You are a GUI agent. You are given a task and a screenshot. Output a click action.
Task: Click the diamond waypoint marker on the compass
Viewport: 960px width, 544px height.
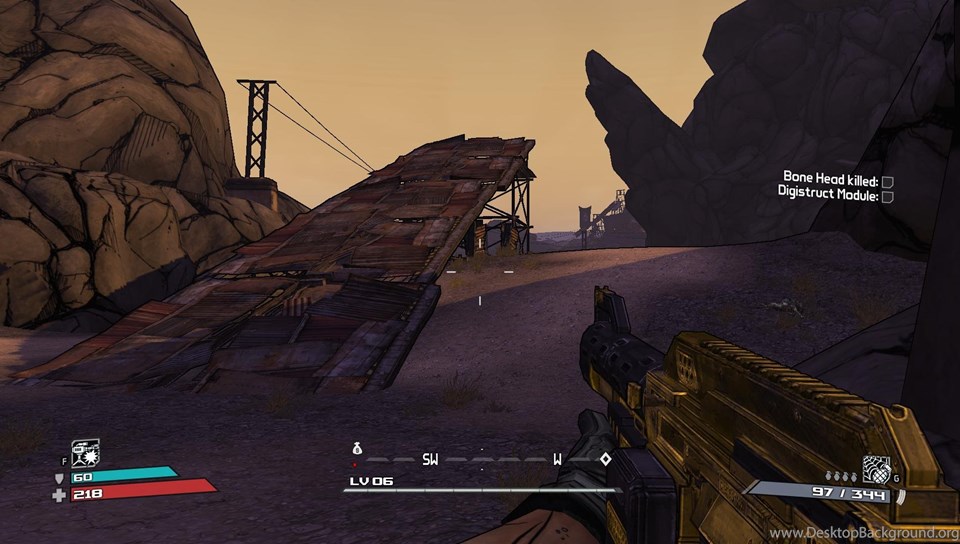coord(605,459)
